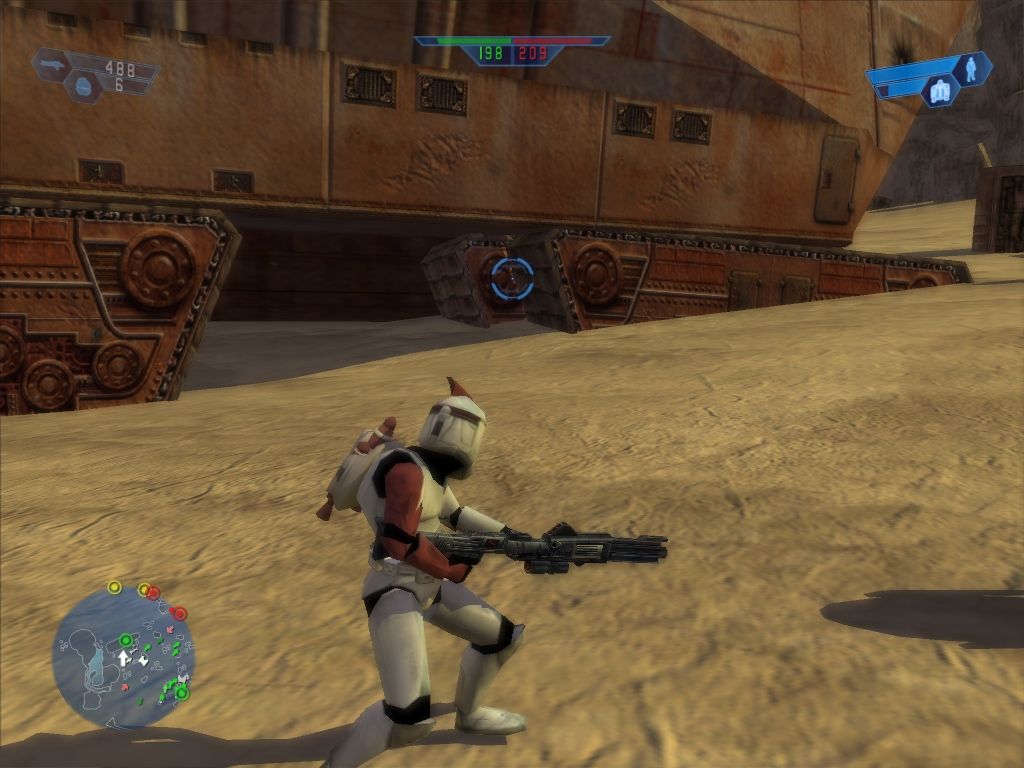This screenshot has height=768, width=1024.
Task: Choose the grenade icon under the weapon
Action: [84, 88]
